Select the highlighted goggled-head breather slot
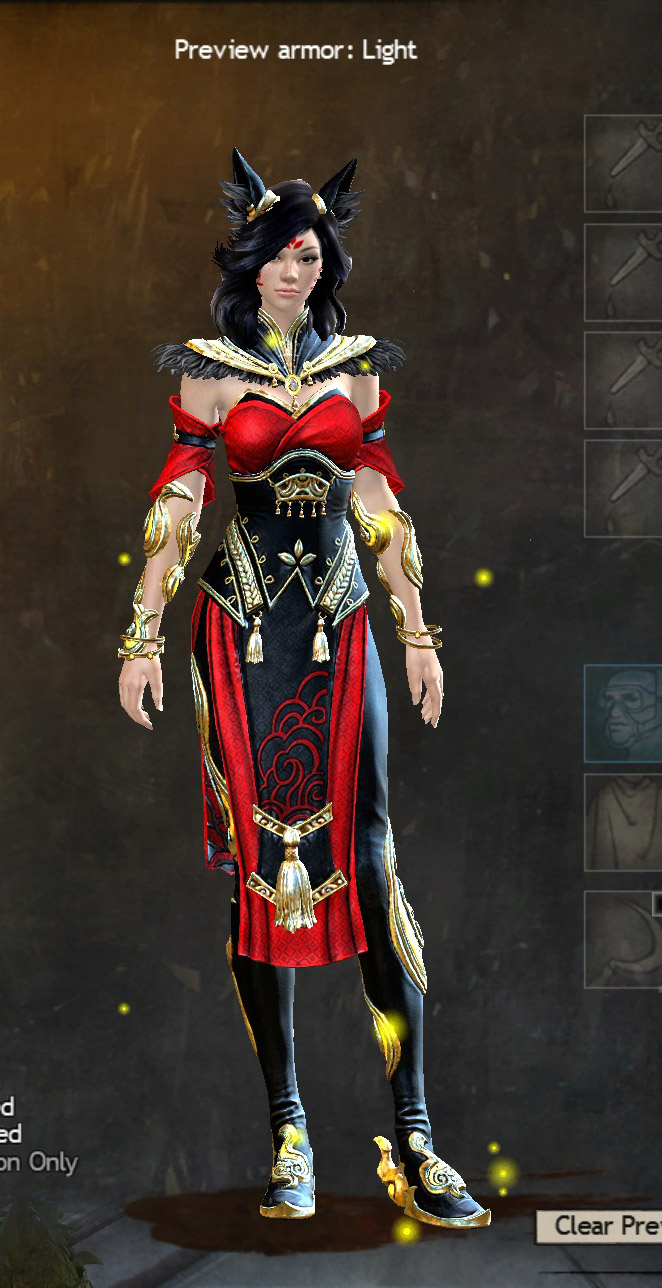Image resolution: width=662 pixels, height=1288 pixels. [625, 714]
